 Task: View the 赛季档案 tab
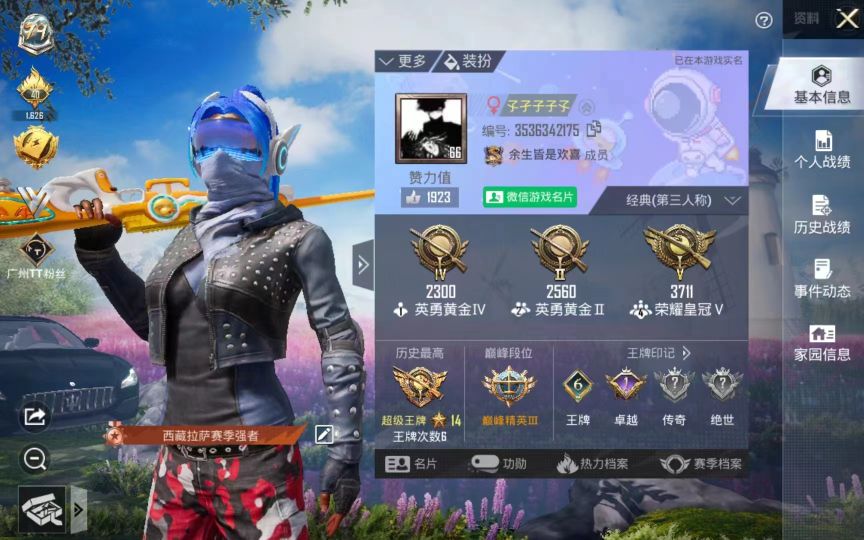tap(702, 464)
